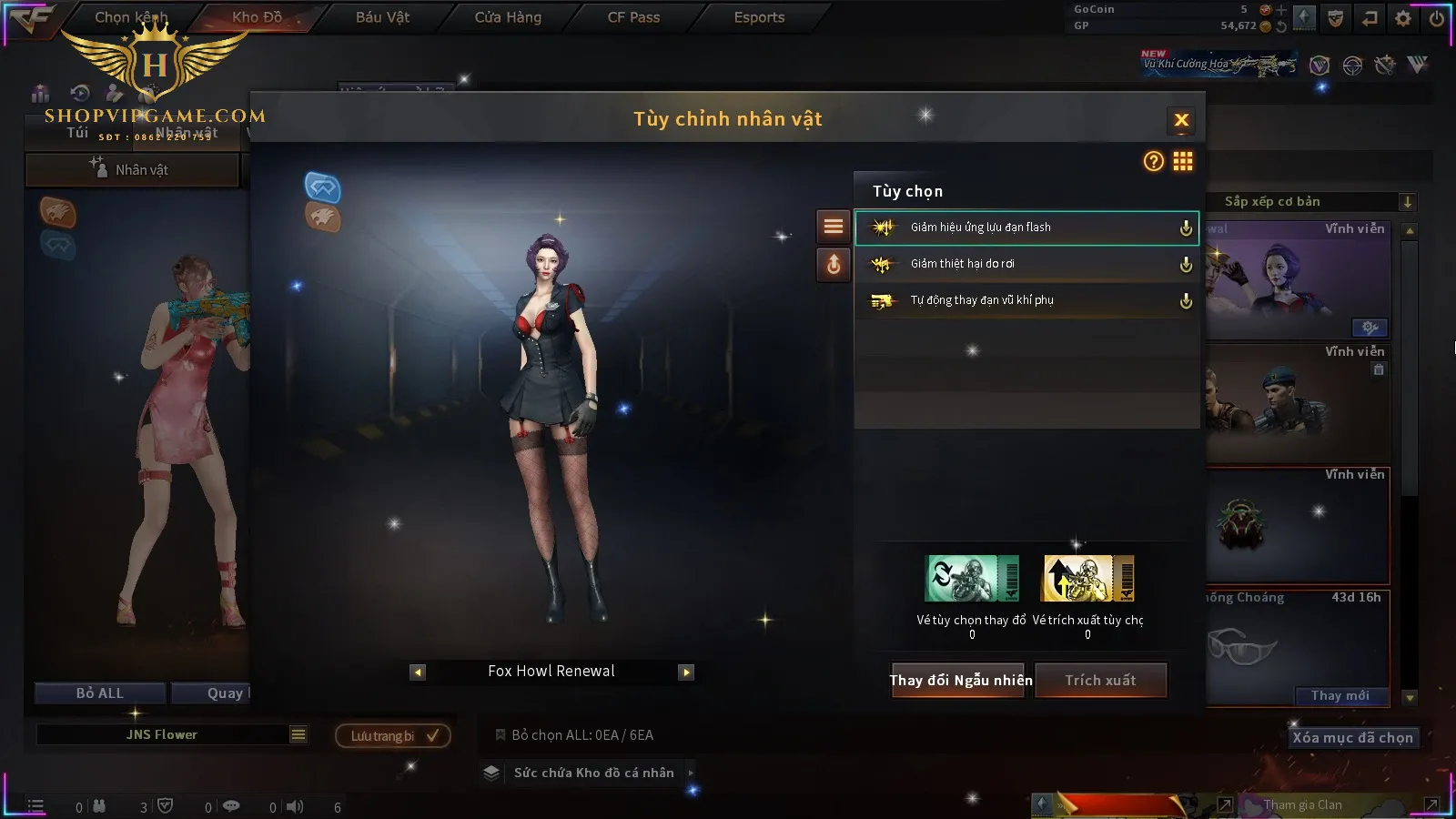Click the Thay đổi Ngẫu nhiên button
Screen dimensions: 1456x819
[x=960, y=681]
